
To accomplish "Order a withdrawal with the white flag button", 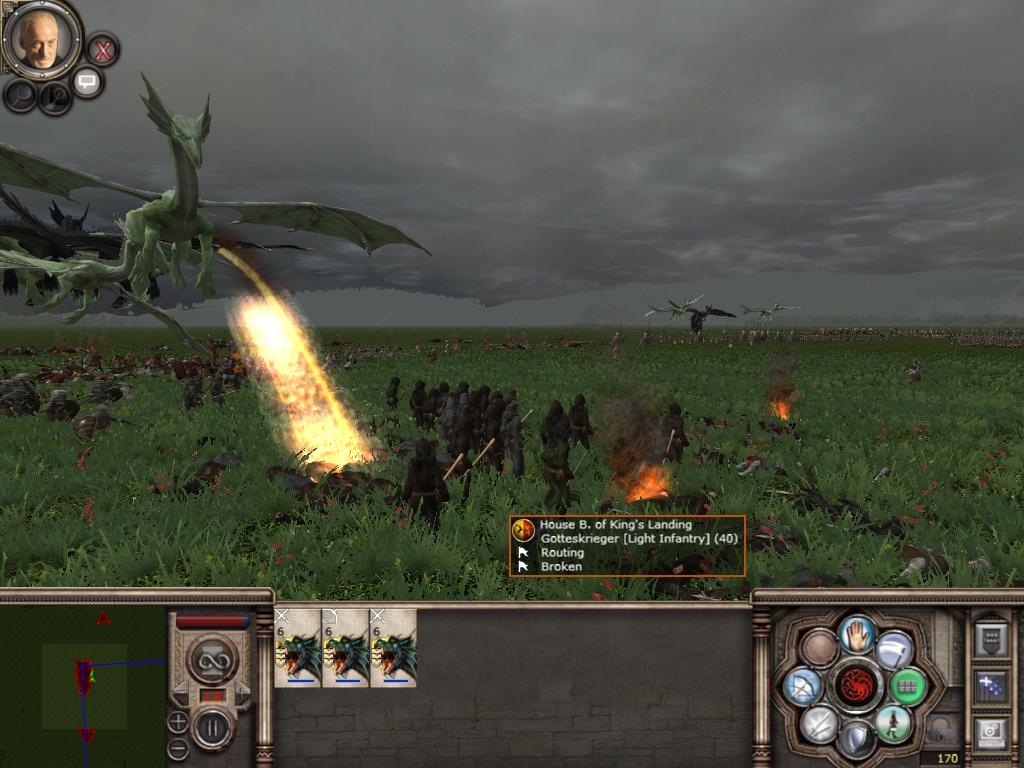I will [x=894, y=649].
